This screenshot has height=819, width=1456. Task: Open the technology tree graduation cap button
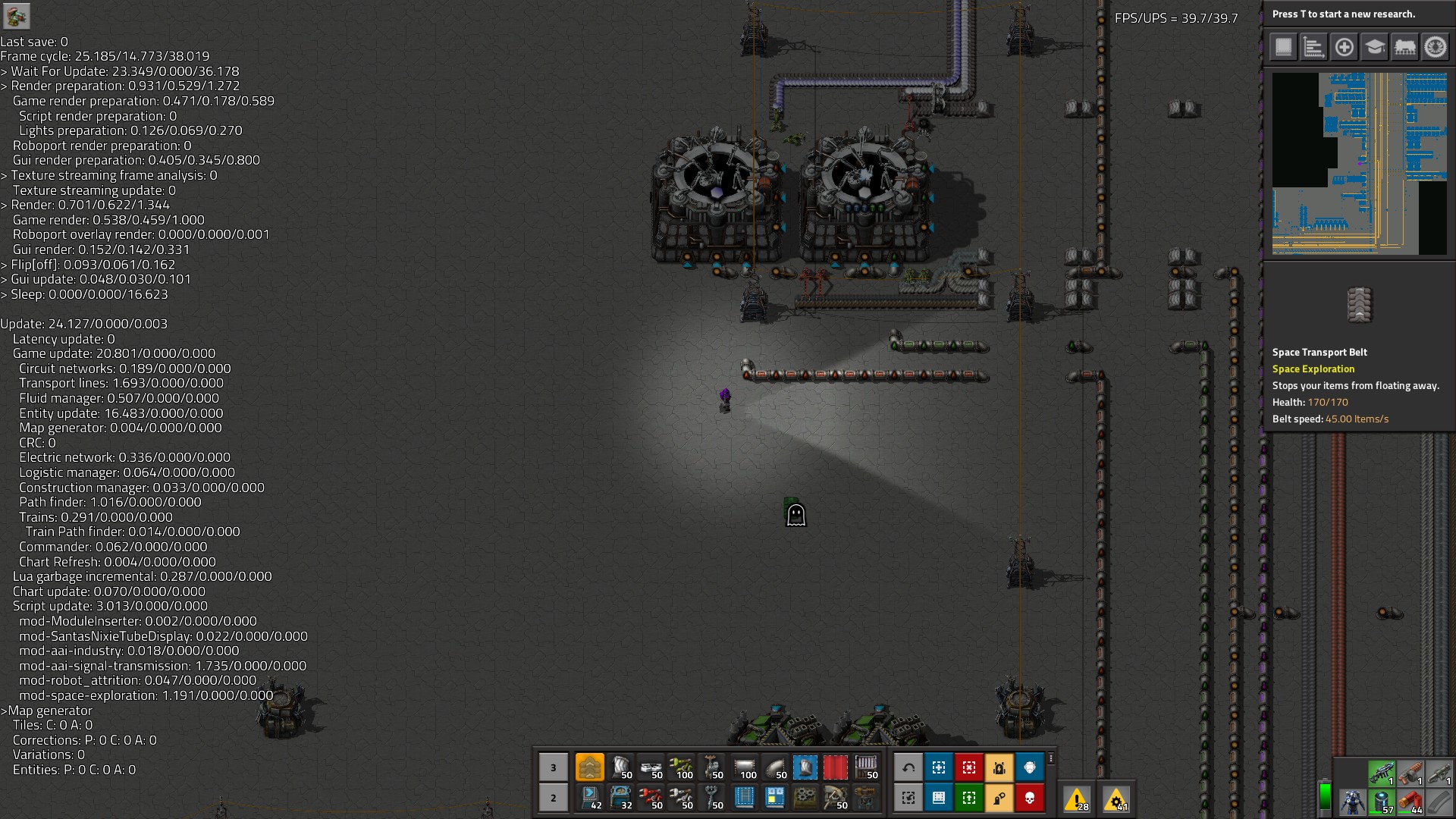click(1374, 47)
